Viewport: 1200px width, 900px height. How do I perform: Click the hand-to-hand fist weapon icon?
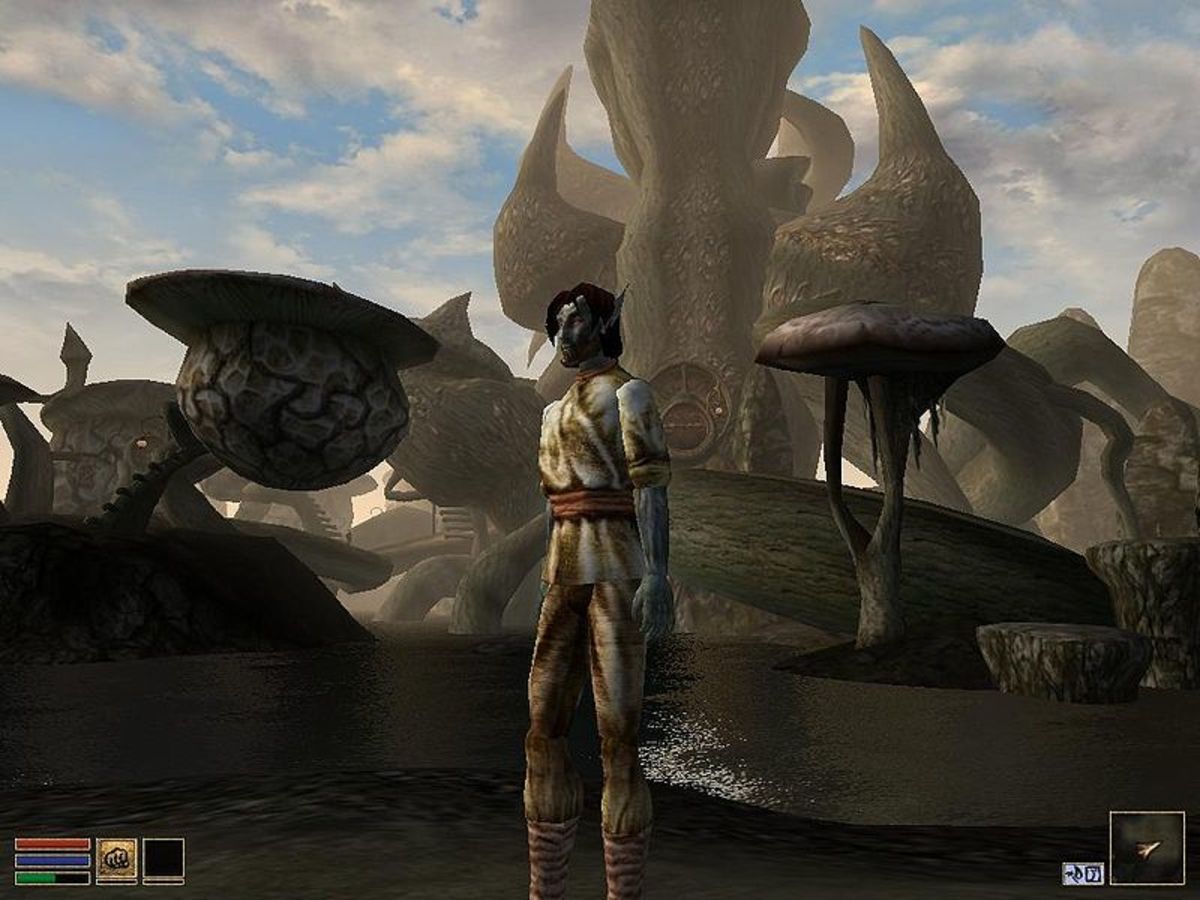click(x=116, y=859)
